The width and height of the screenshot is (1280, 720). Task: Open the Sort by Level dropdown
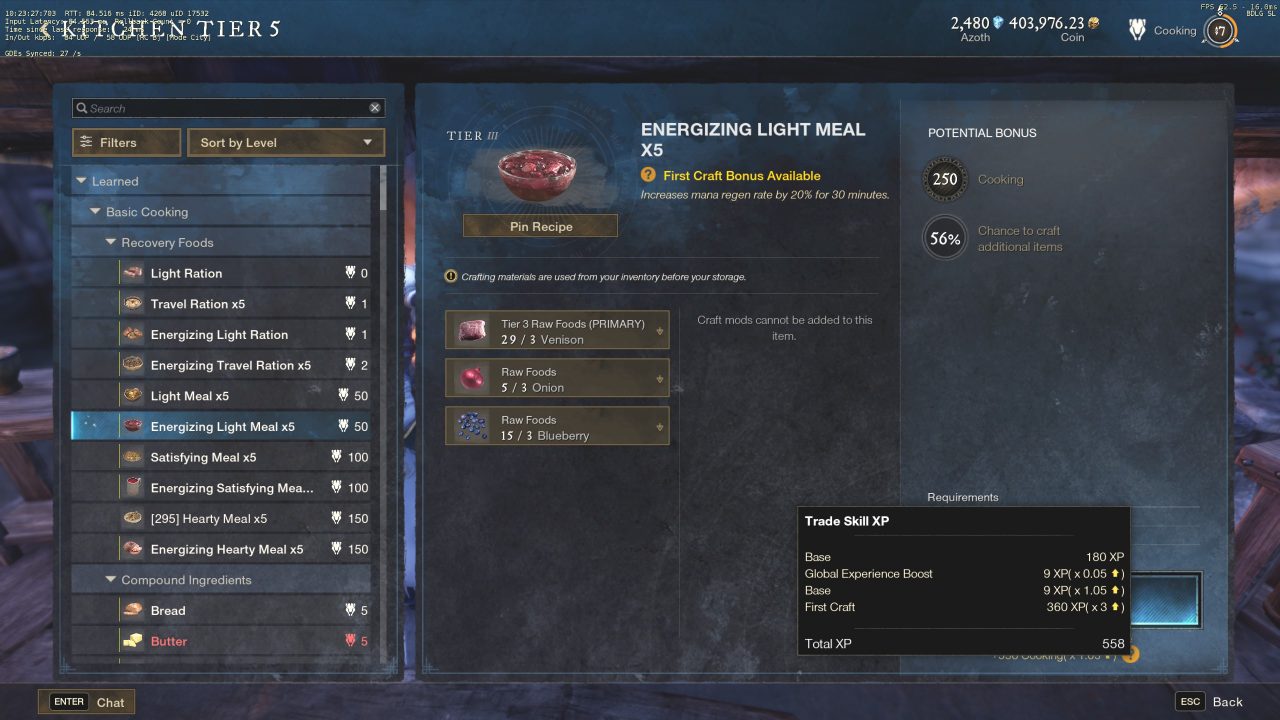pos(285,142)
